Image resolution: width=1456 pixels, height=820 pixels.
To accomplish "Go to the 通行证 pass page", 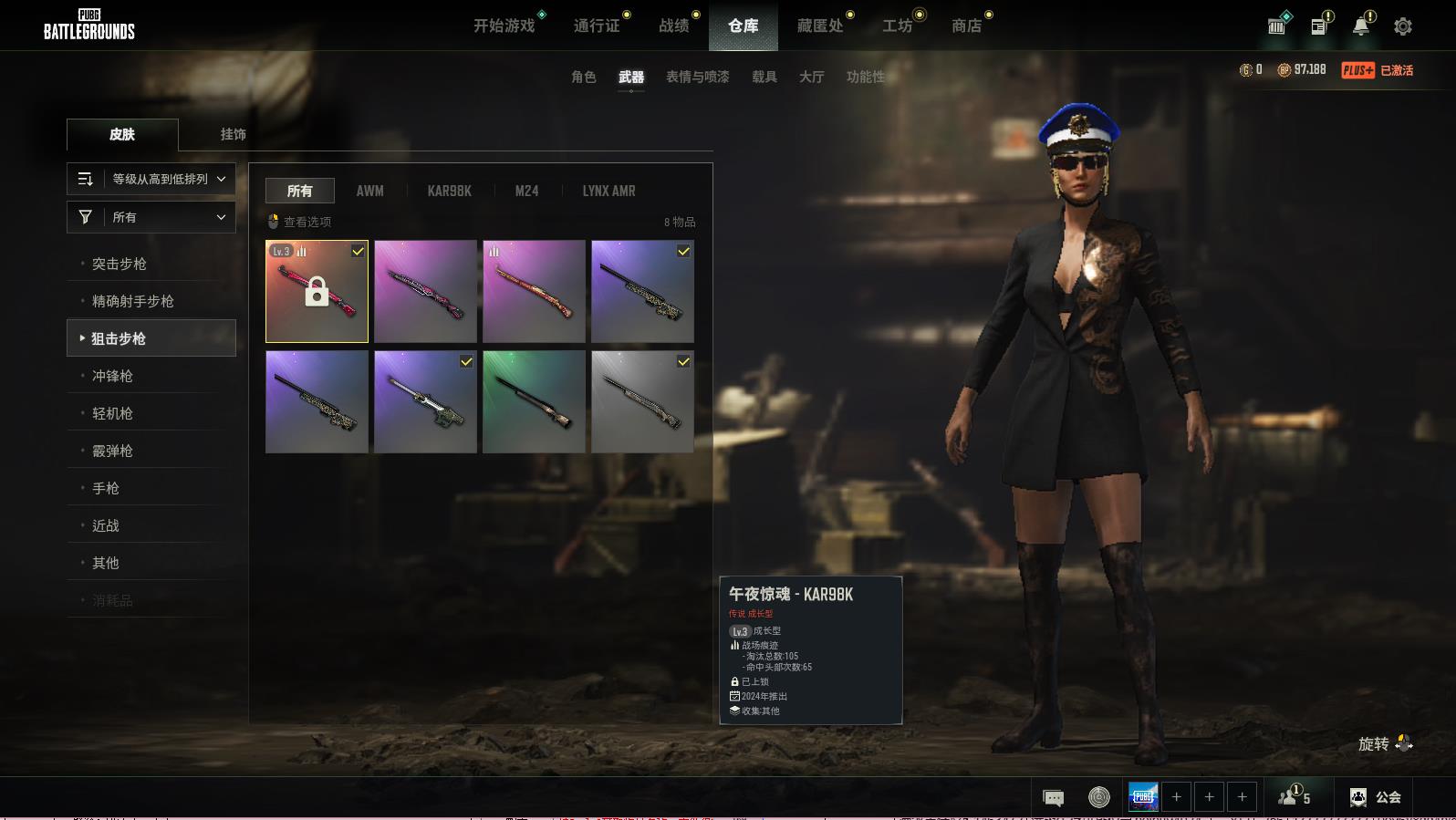I will point(597,26).
